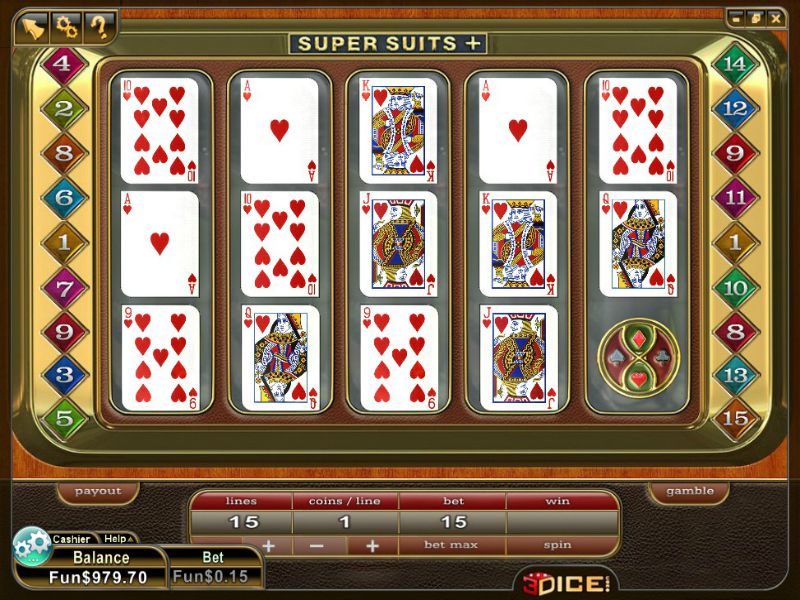Increase coins per line
The image size is (800, 600).
(372, 545)
